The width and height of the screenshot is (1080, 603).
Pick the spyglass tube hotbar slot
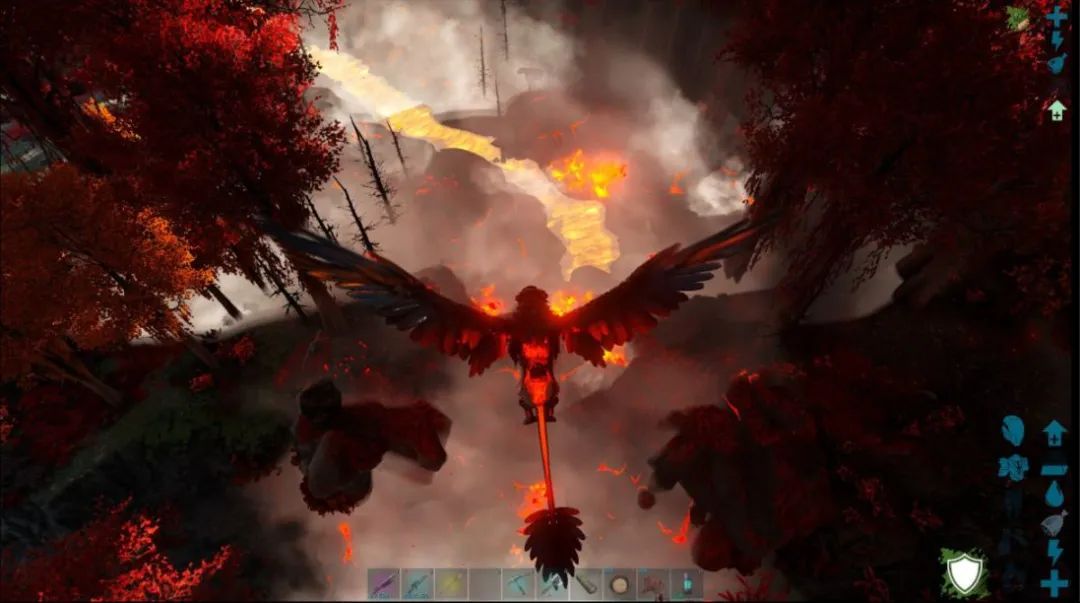[x=586, y=584]
